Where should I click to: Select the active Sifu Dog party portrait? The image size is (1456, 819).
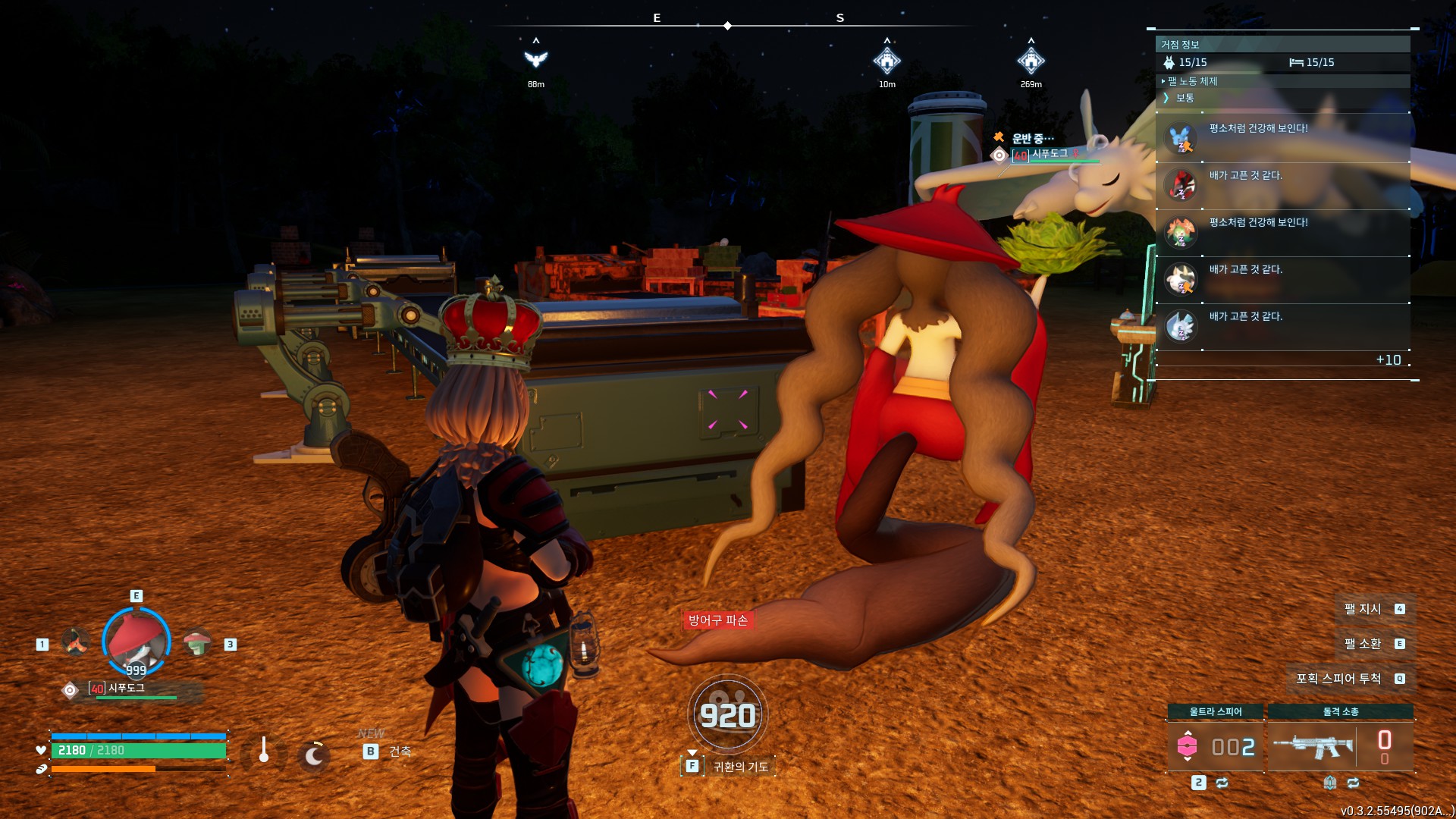[x=136, y=642]
